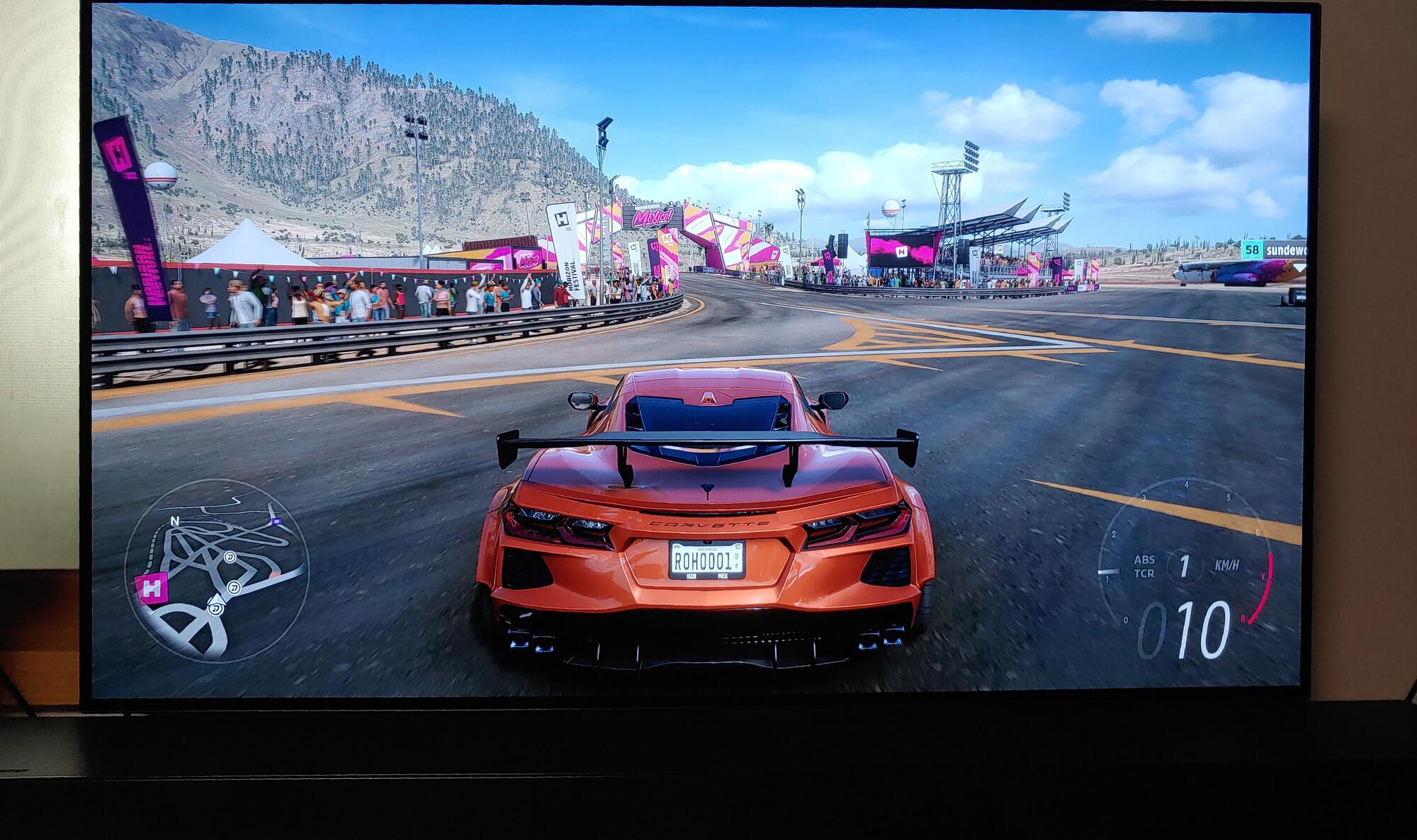The image size is (1417, 840).
Task: Select the pink Horizon festival marker
Action: (151, 589)
